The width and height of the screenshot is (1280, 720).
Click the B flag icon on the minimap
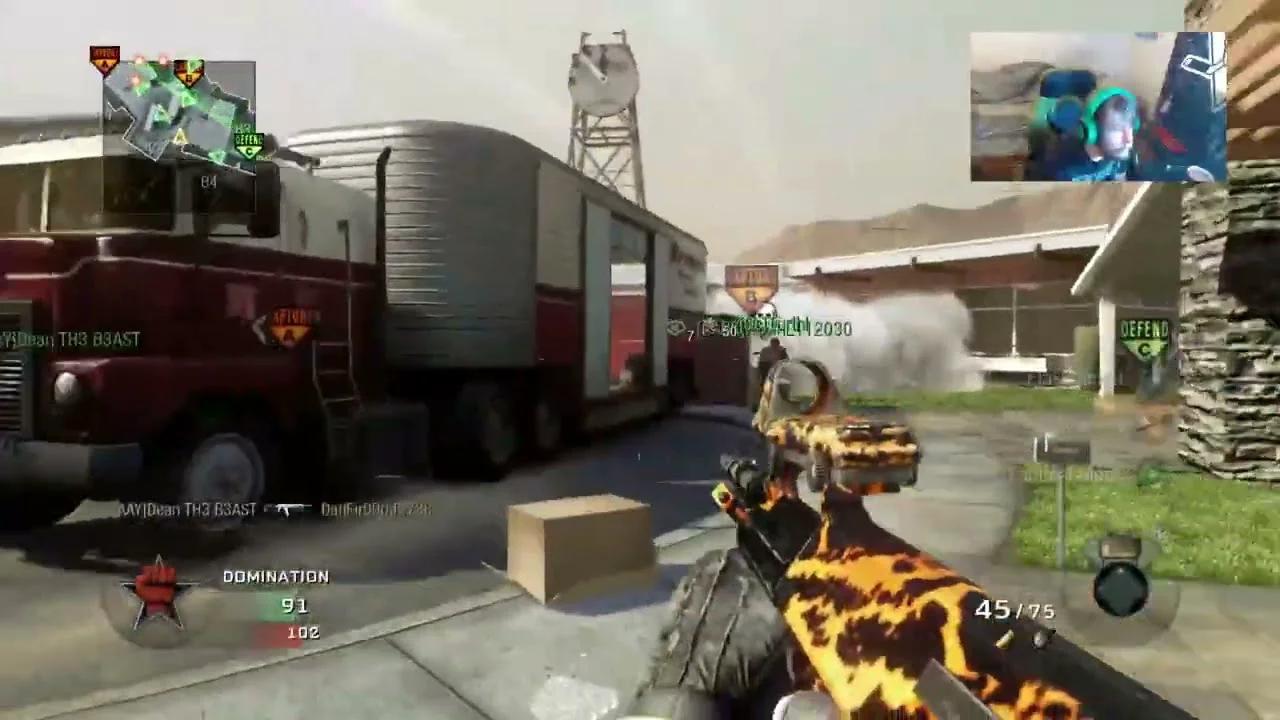coord(189,74)
